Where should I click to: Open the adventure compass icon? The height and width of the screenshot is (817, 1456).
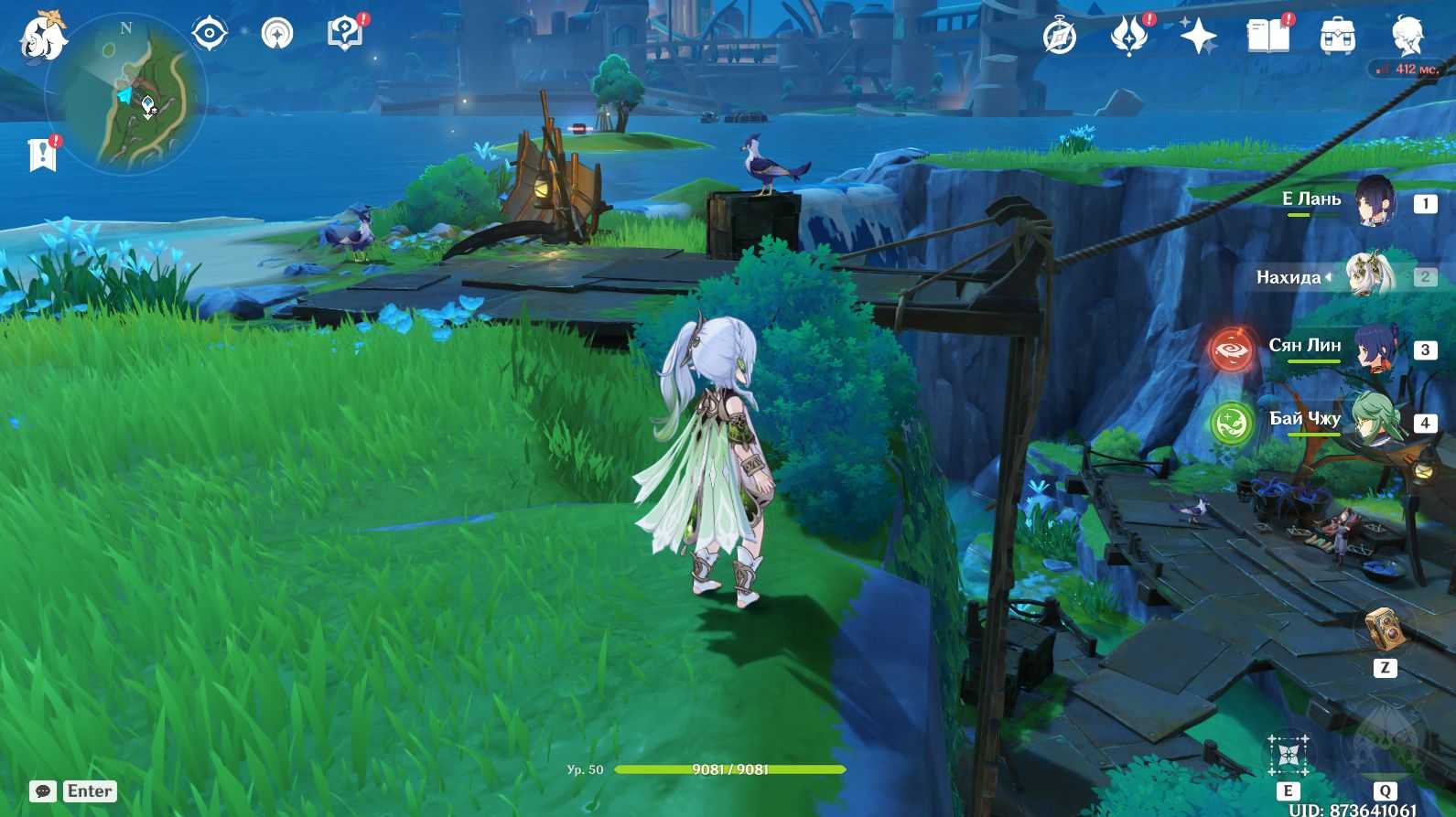[x=1060, y=37]
